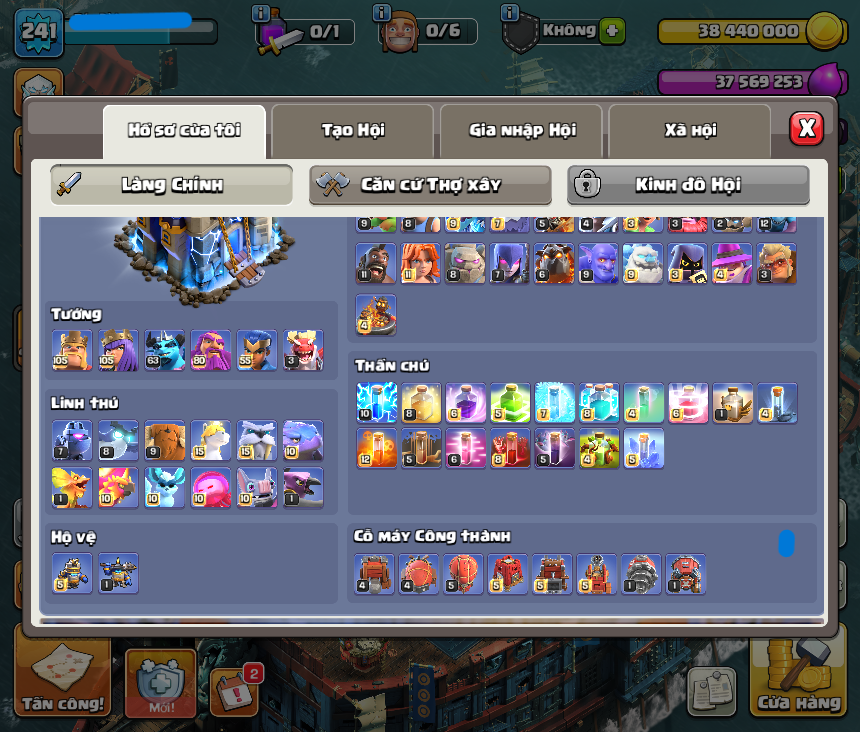The width and height of the screenshot is (860, 732).
Task: Select the Valkyrie troop icon
Action: click(x=421, y=264)
